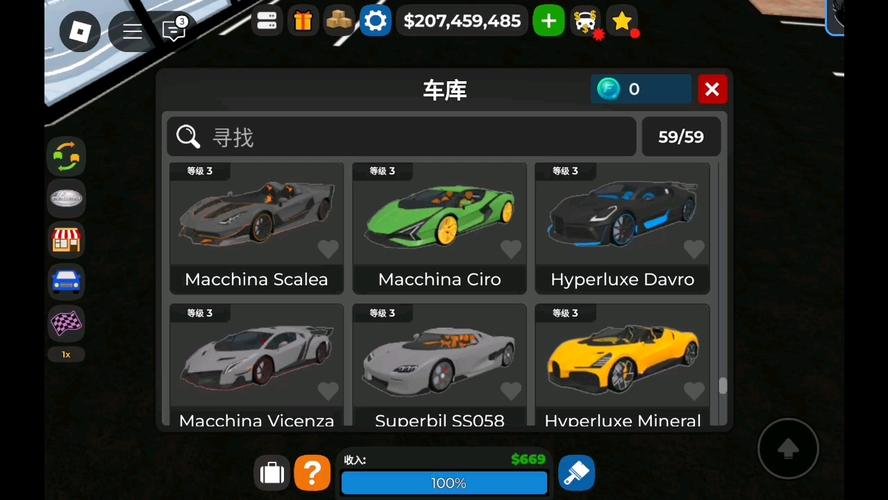Close the garage window
Viewport: 888px width, 500px height.
tap(712, 89)
